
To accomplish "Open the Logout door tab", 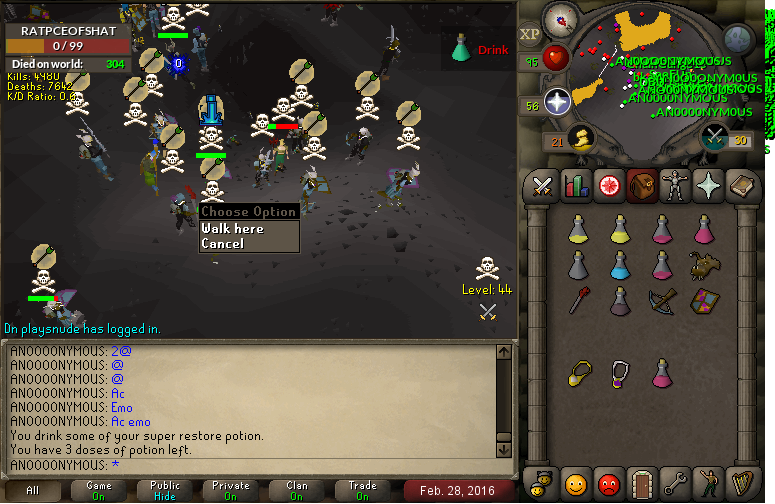I will [x=643, y=486].
